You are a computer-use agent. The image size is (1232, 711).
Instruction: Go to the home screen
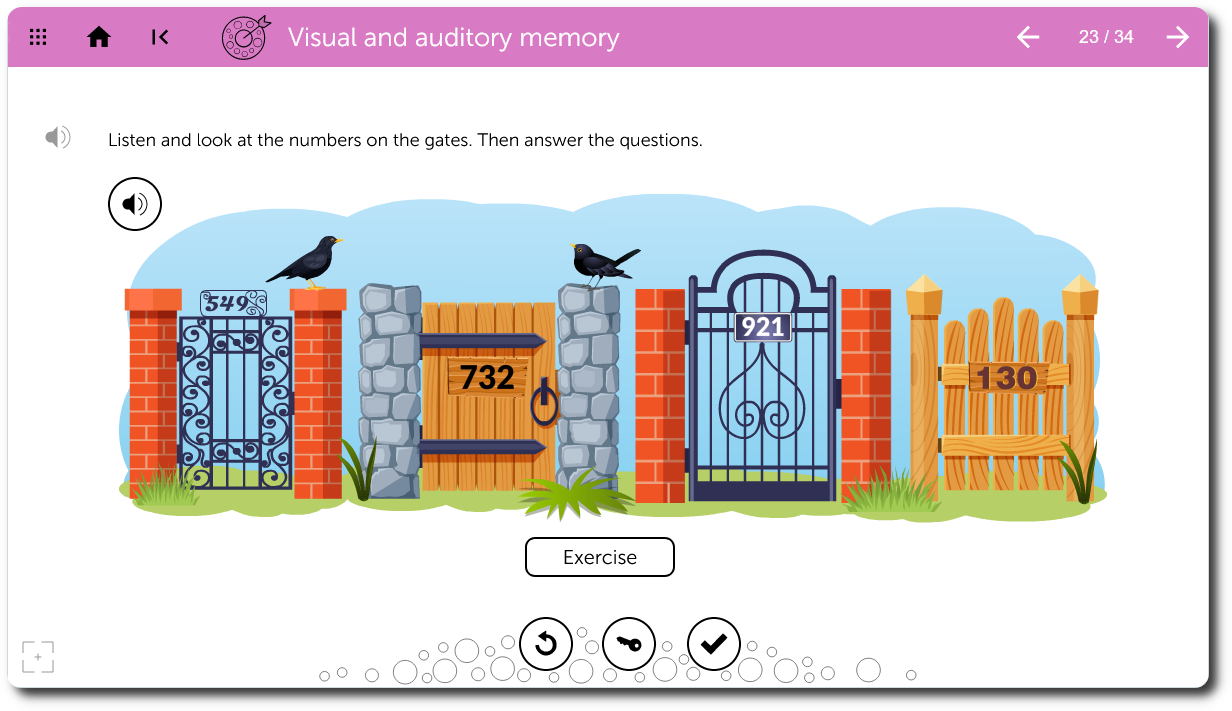click(x=99, y=38)
